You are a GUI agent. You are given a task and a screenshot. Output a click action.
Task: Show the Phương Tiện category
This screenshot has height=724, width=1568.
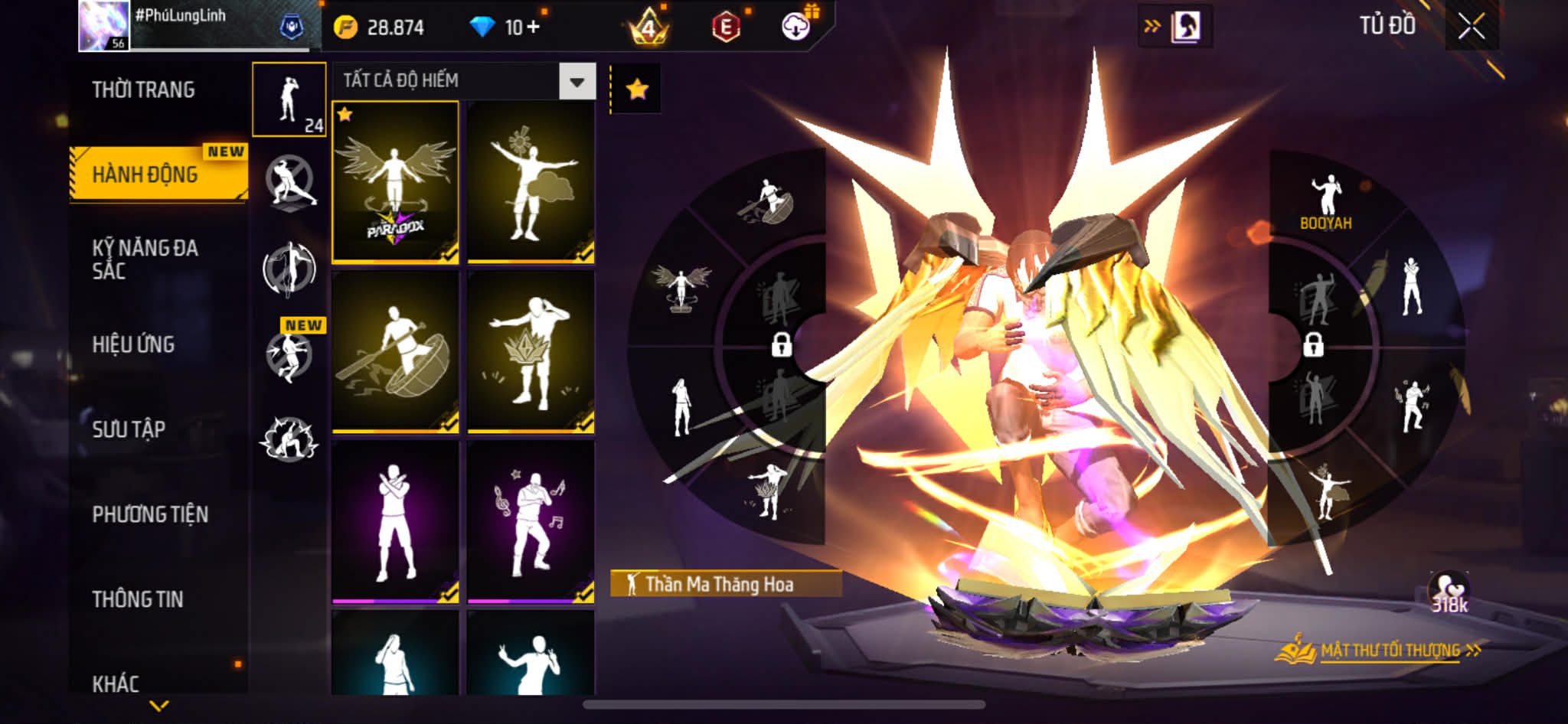150,514
